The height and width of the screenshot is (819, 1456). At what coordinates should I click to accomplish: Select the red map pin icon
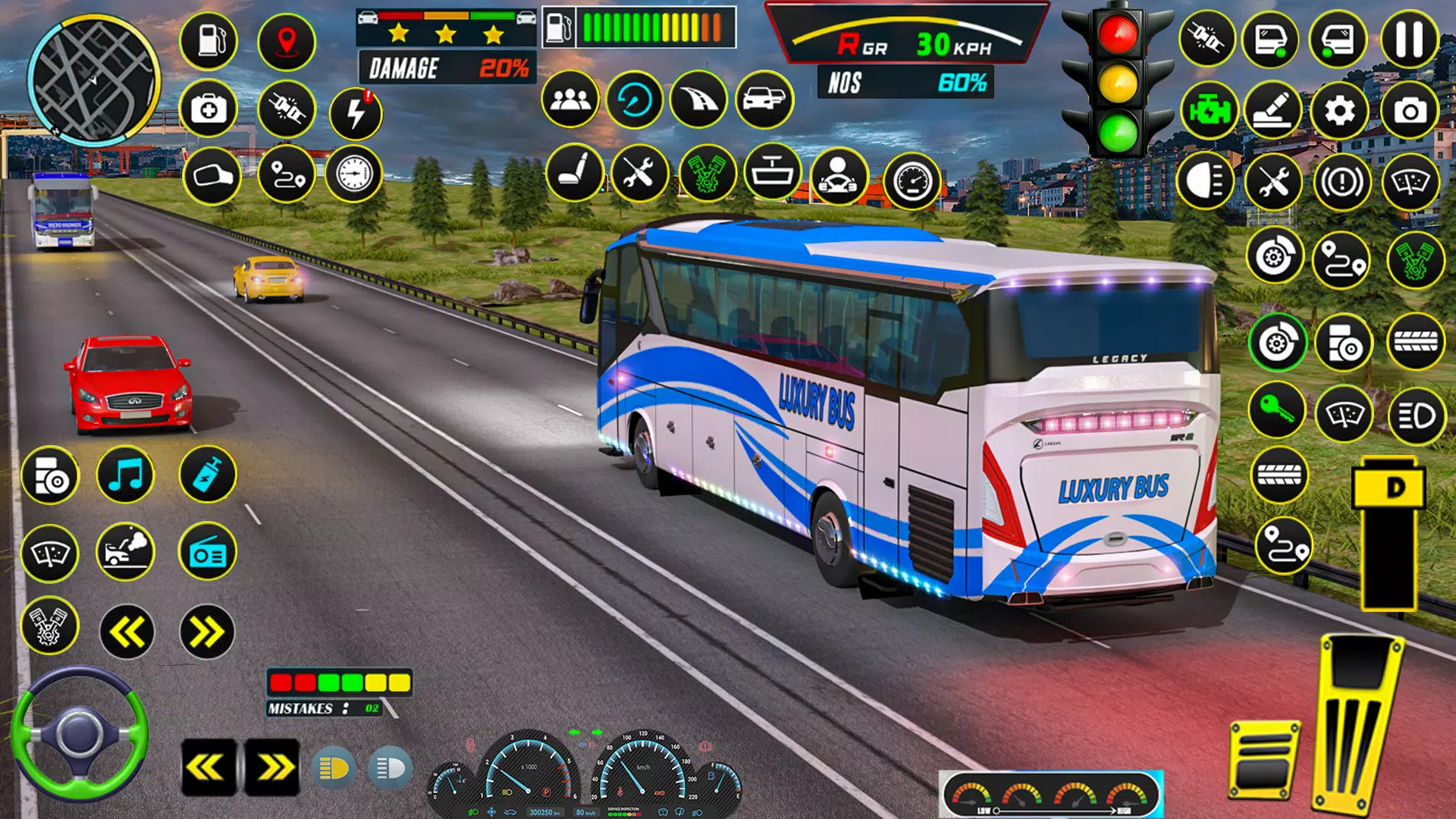pos(286,40)
